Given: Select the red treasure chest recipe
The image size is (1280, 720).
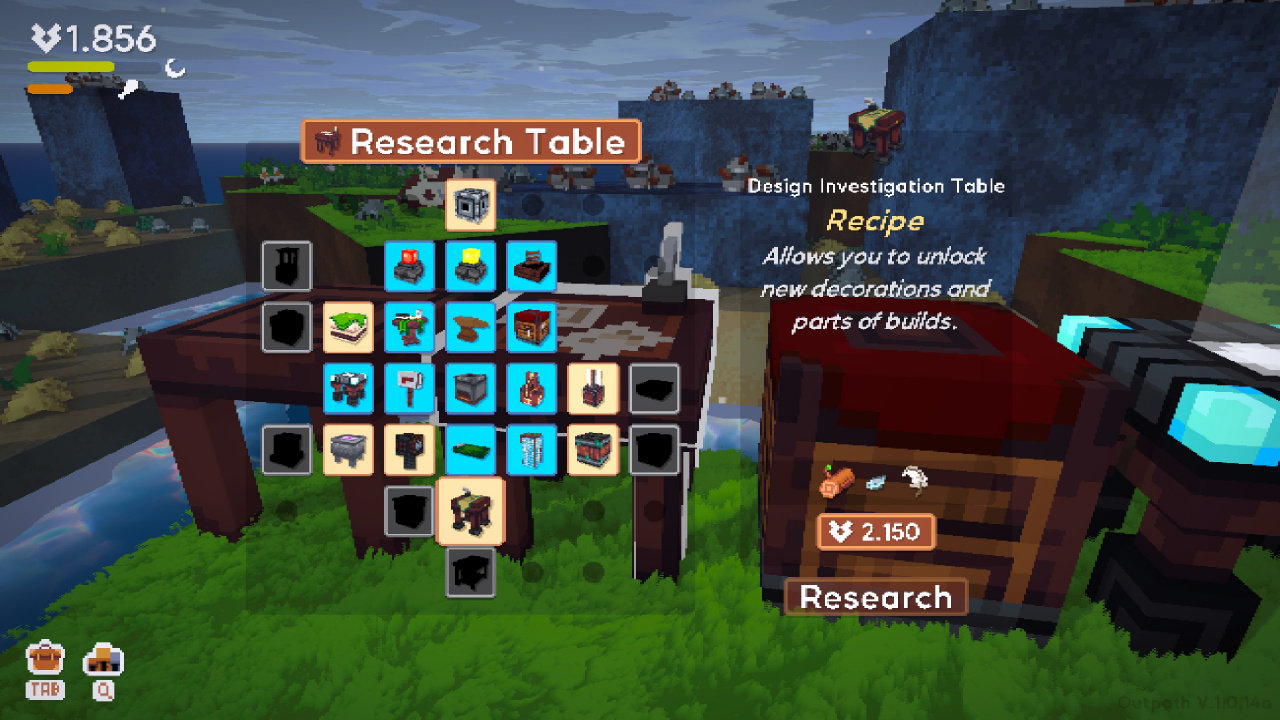Looking at the screenshot, I should 531,327.
